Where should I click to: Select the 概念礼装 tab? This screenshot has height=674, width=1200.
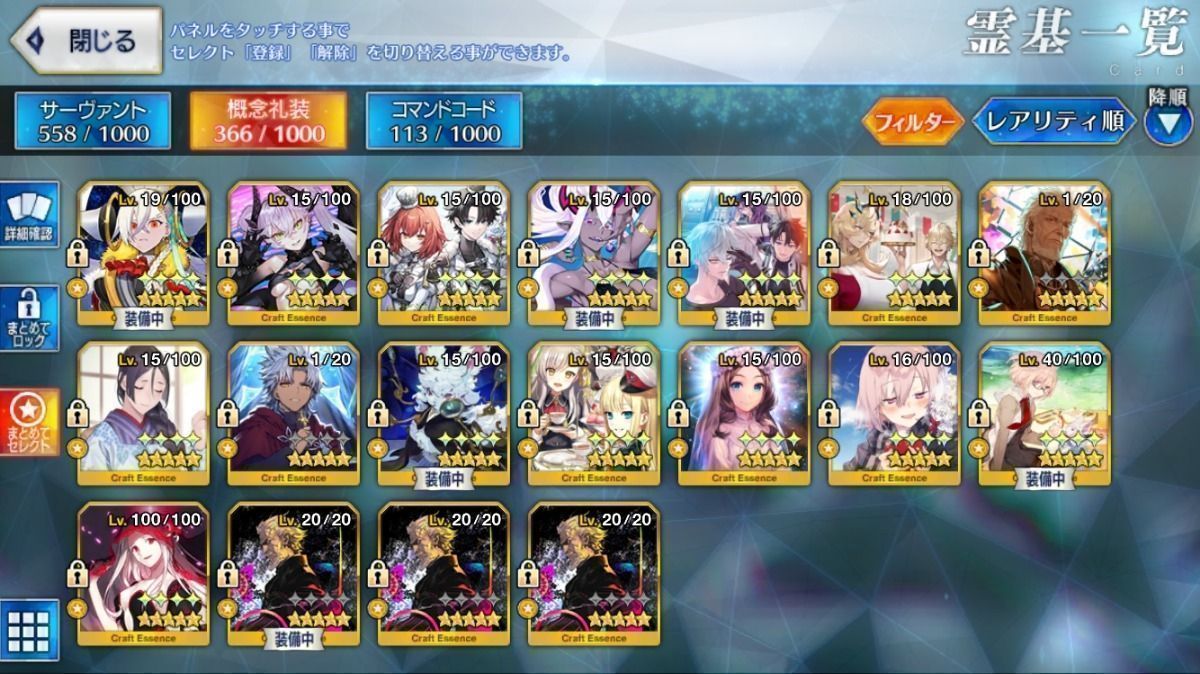(268, 121)
